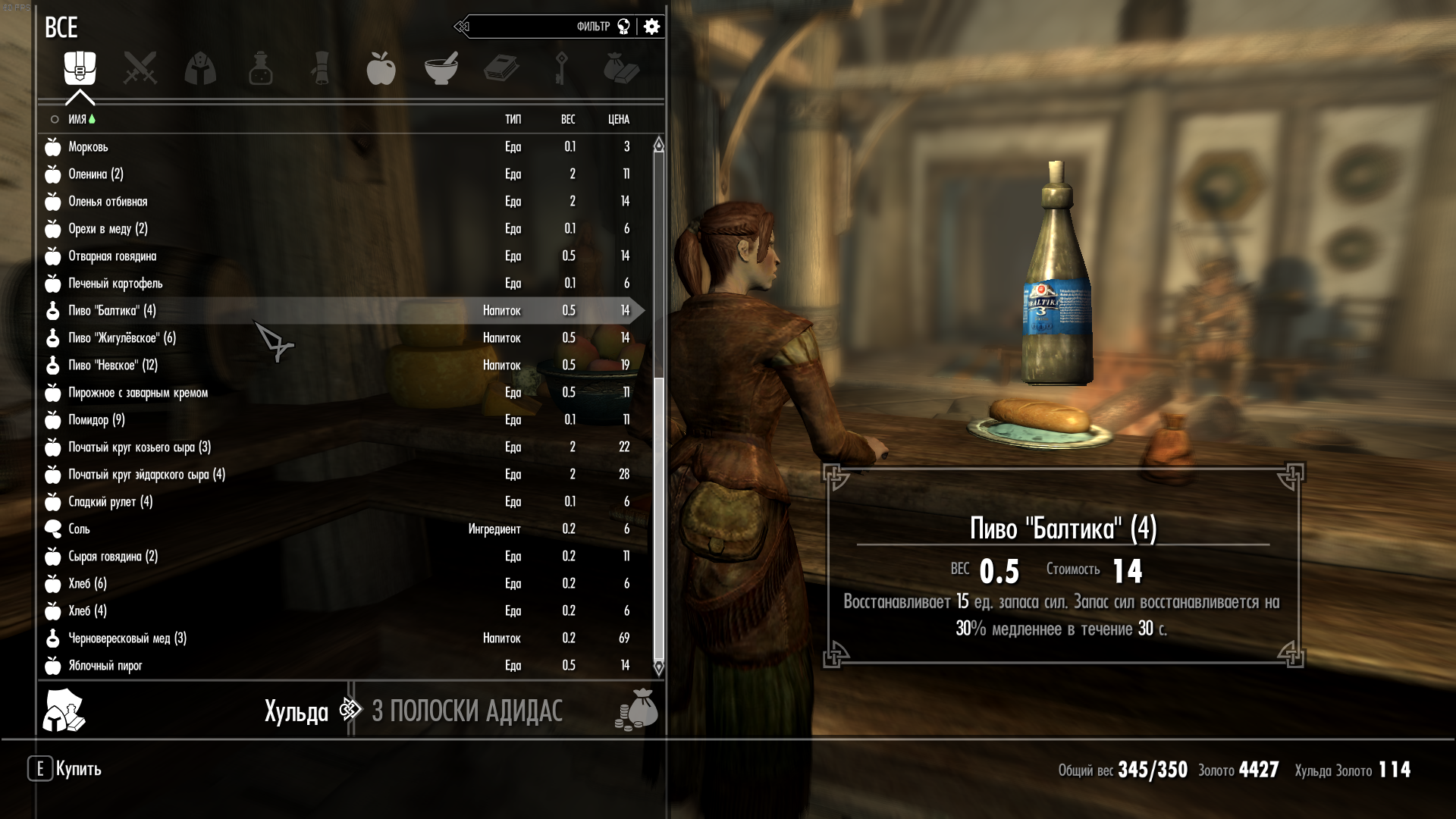Switch to the ingredients mortar-and-pestle tab
This screenshot has width=1456, height=819.
441,68
